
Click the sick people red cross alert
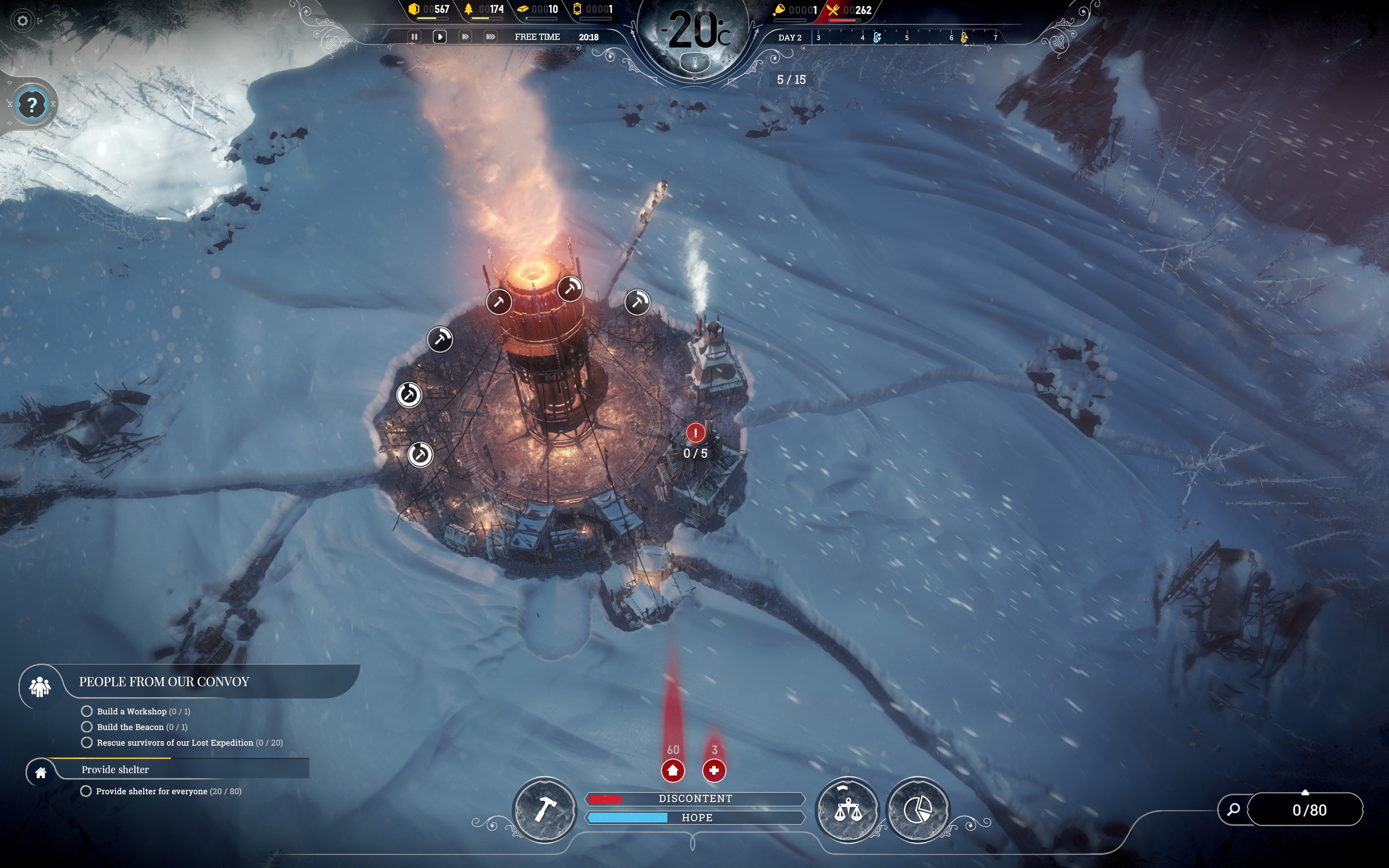(x=714, y=770)
